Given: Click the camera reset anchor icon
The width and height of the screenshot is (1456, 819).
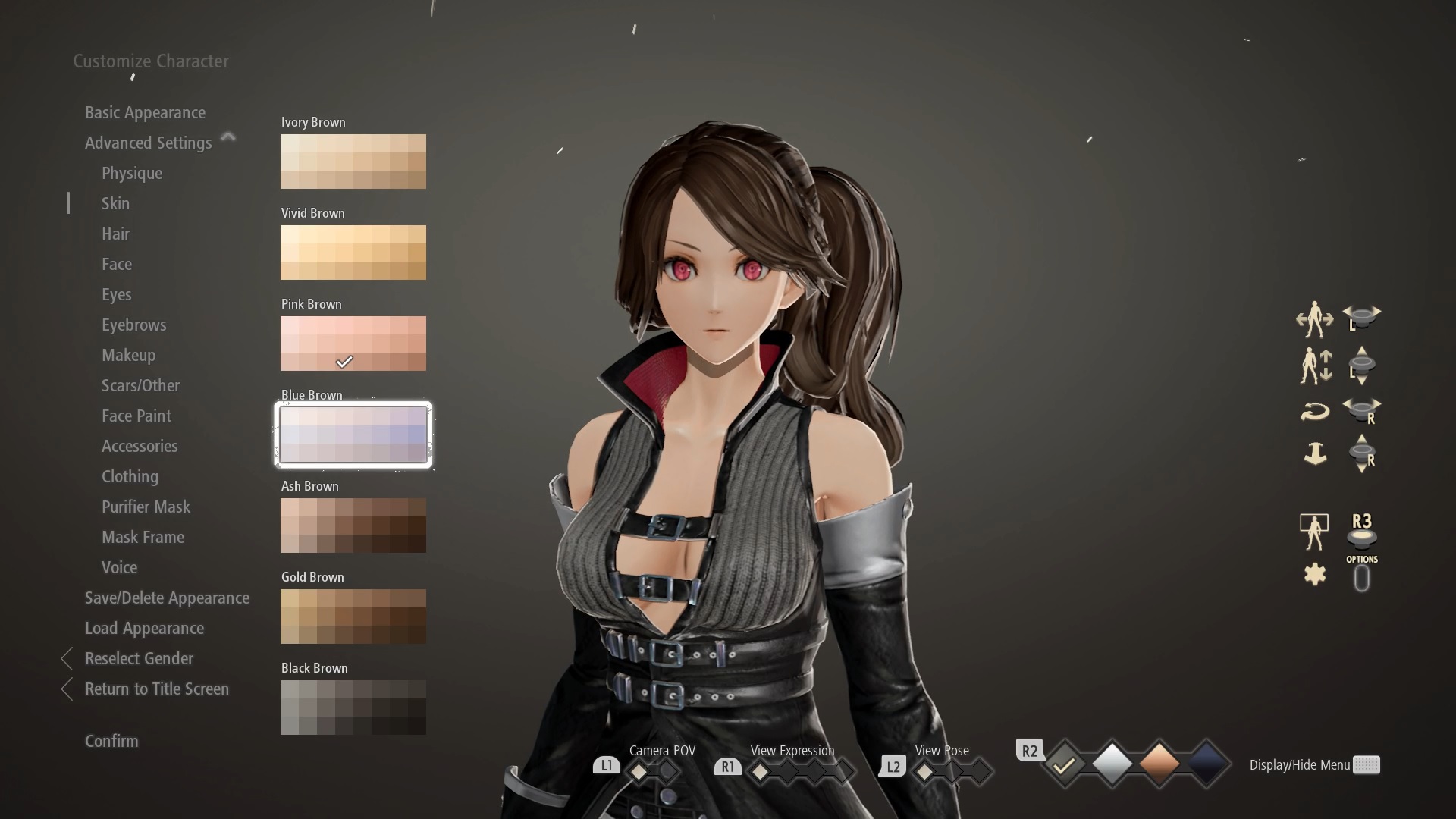Looking at the screenshot, I should click(x=1316, y=453).
